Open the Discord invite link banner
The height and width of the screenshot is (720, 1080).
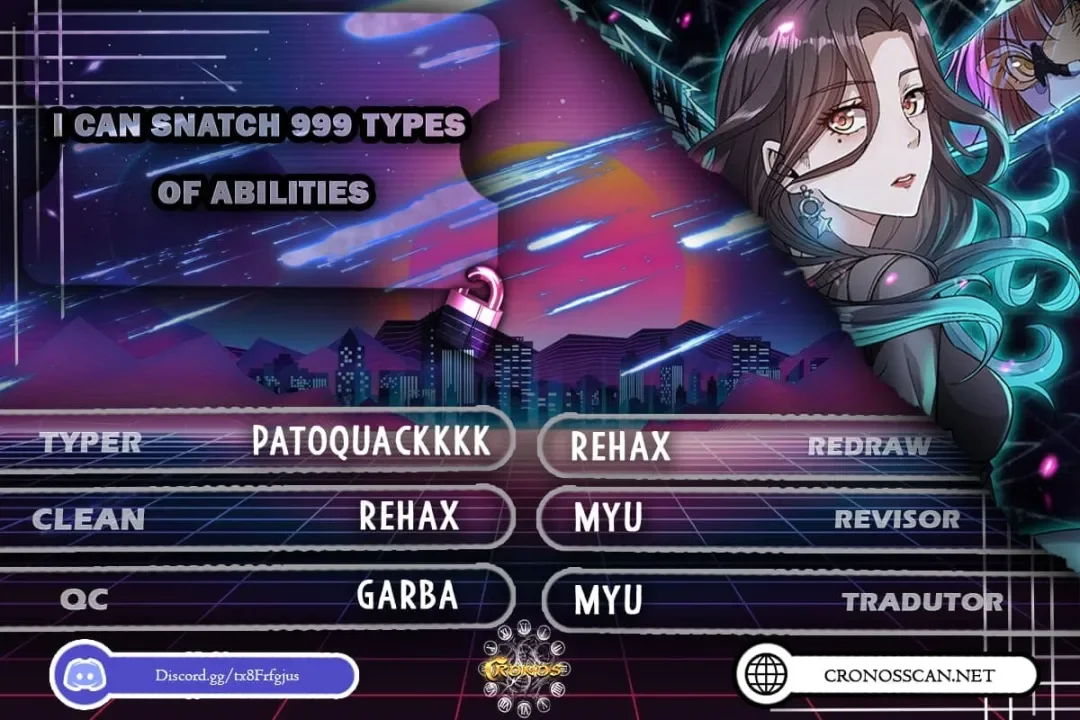pos(205,675)
